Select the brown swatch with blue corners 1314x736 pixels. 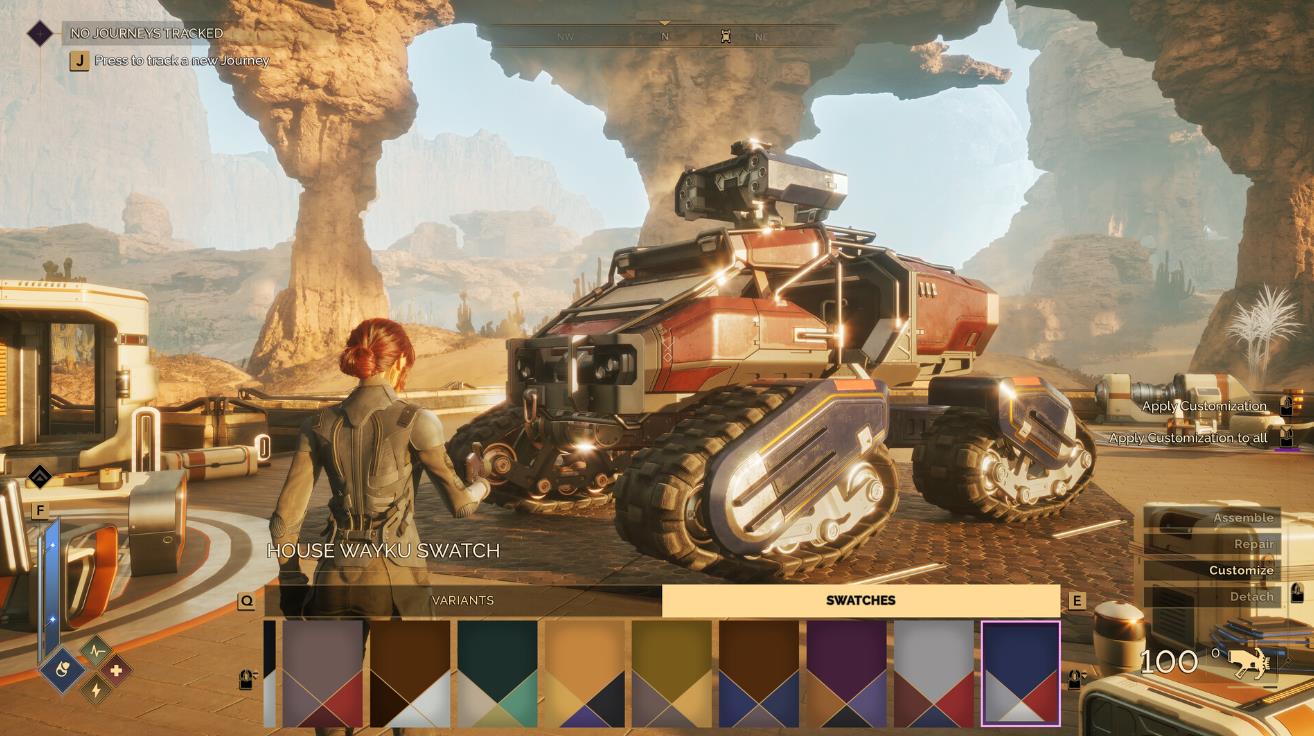(759, 673)
